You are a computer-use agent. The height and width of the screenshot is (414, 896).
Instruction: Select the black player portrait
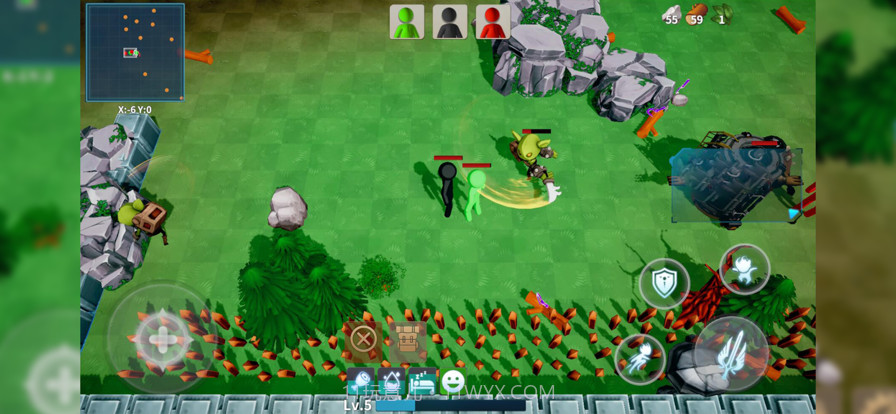coord(450,21)
